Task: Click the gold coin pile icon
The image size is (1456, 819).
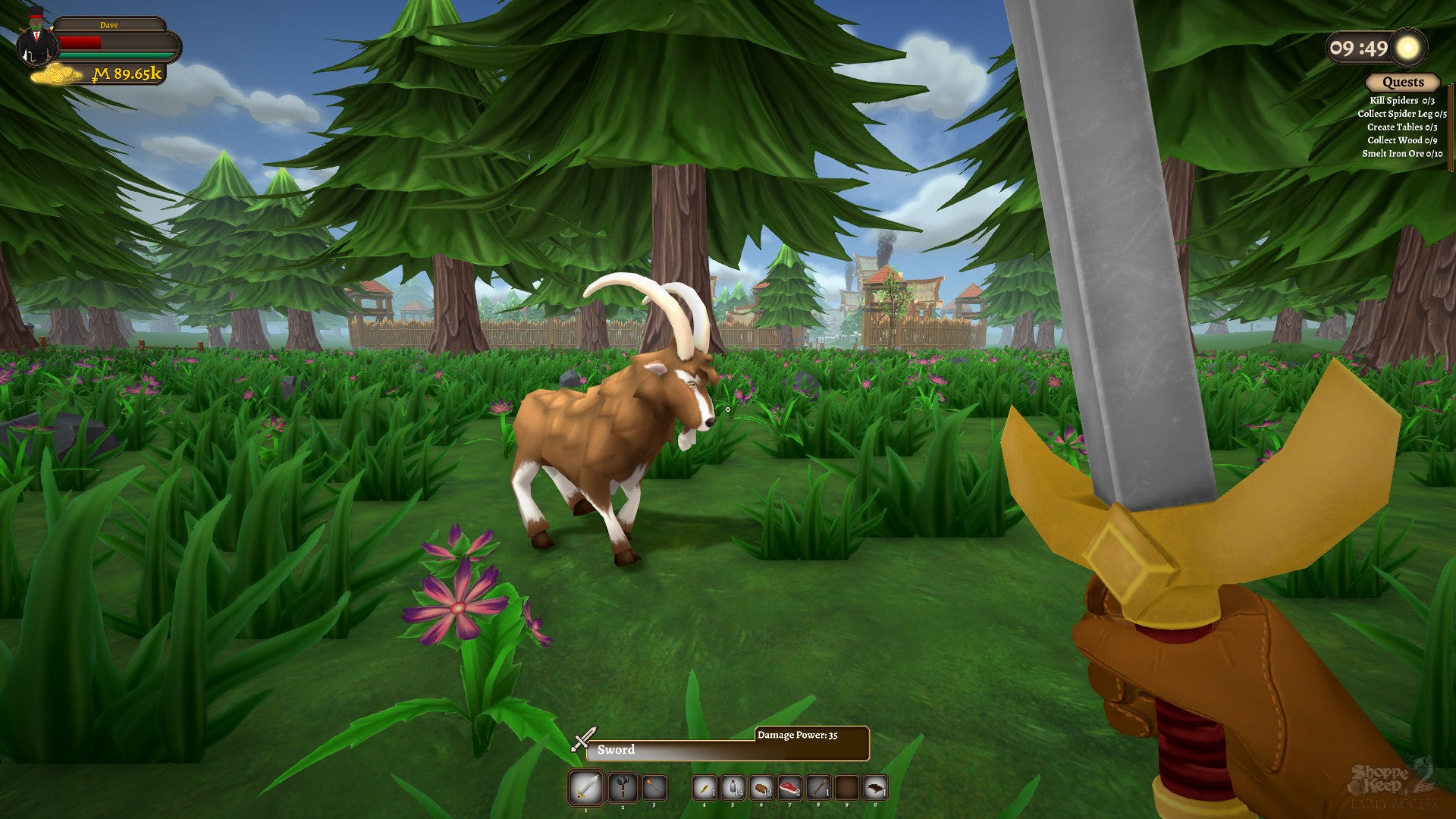Action: [58, 74]
